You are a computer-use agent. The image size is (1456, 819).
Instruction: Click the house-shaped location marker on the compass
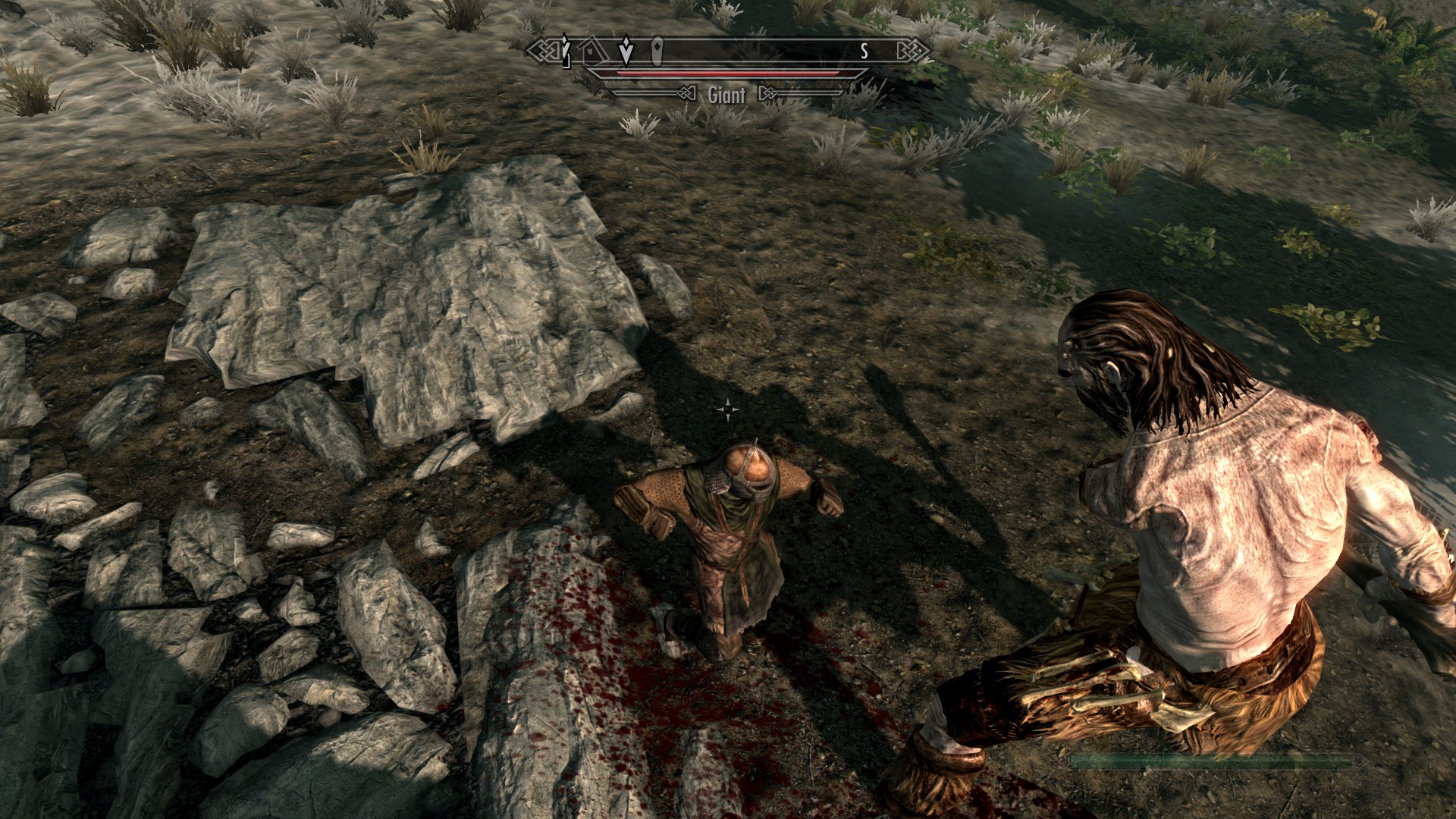click(594, 52)
